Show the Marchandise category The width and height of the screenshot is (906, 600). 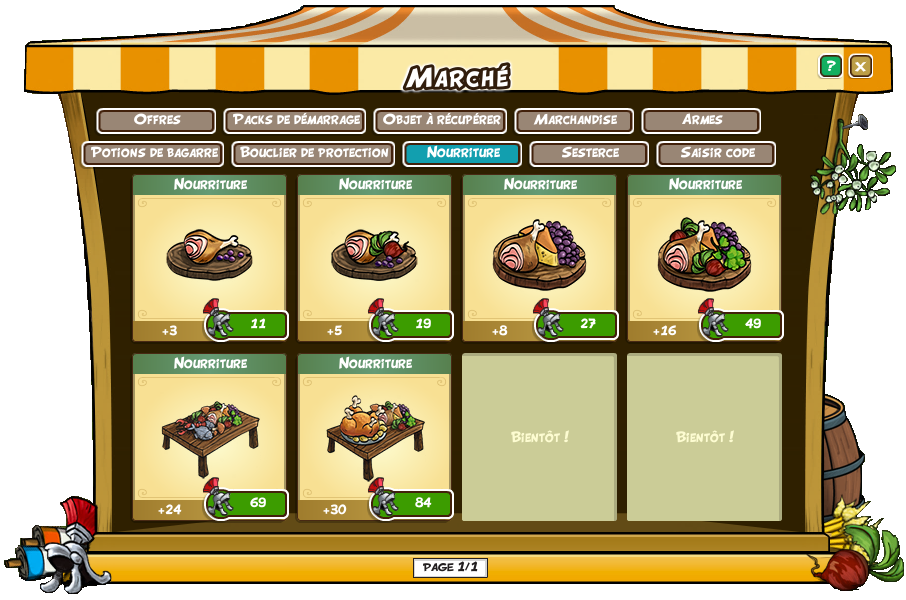(574, 120)
